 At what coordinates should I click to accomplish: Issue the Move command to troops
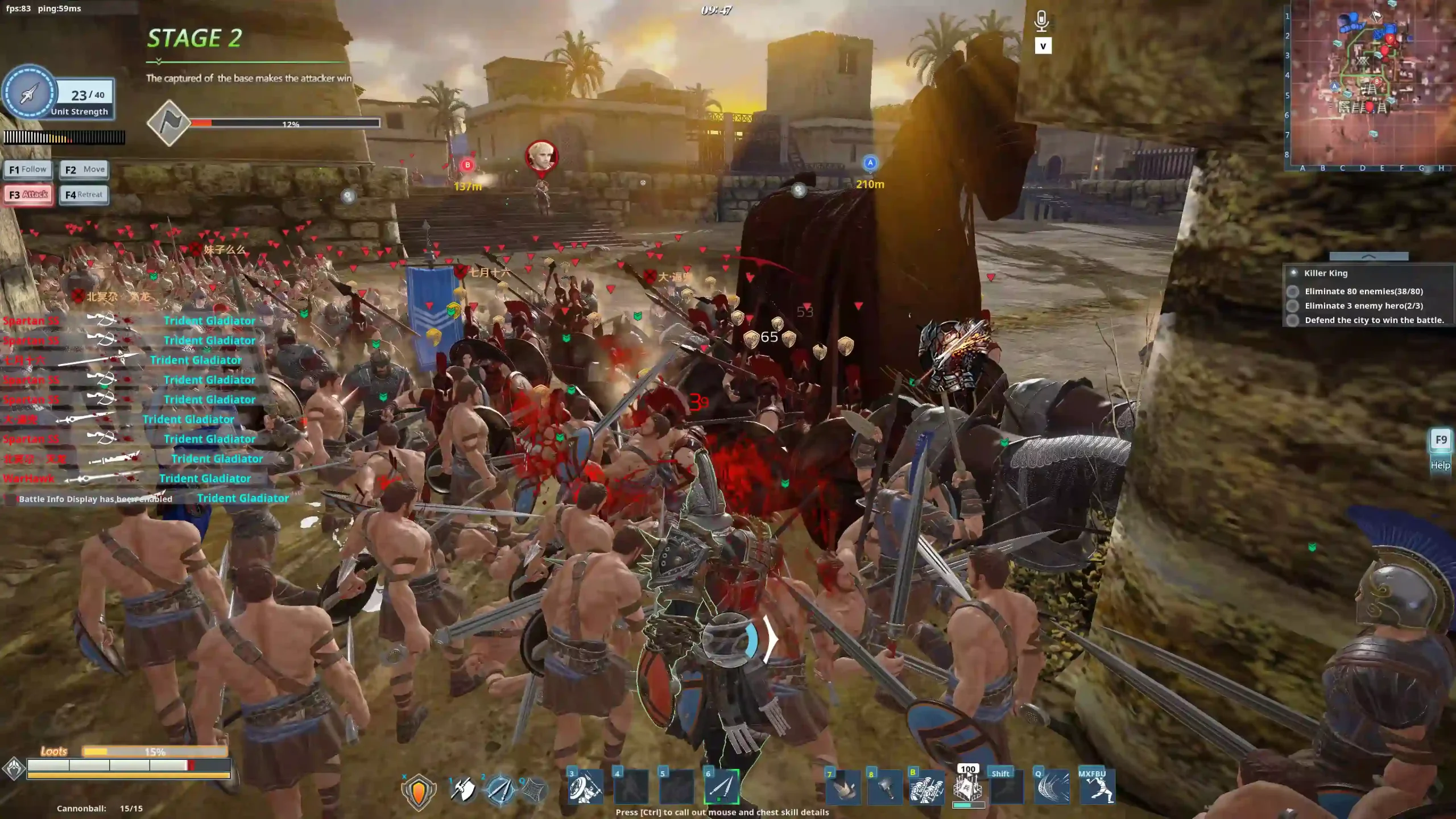[x=84, y=169]
